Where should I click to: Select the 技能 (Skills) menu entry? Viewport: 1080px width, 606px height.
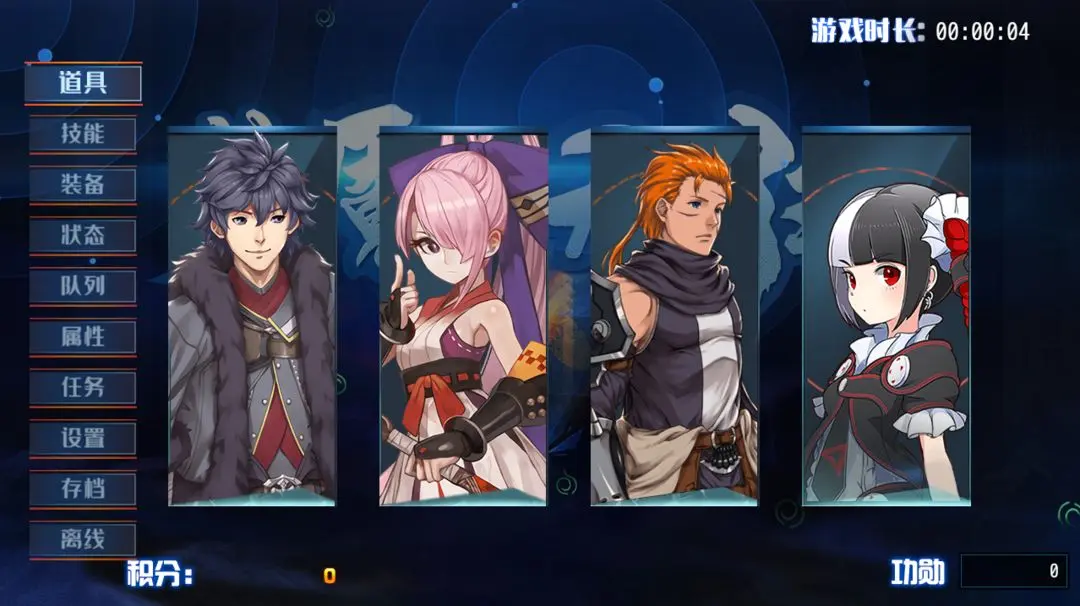tap(83, 134)
